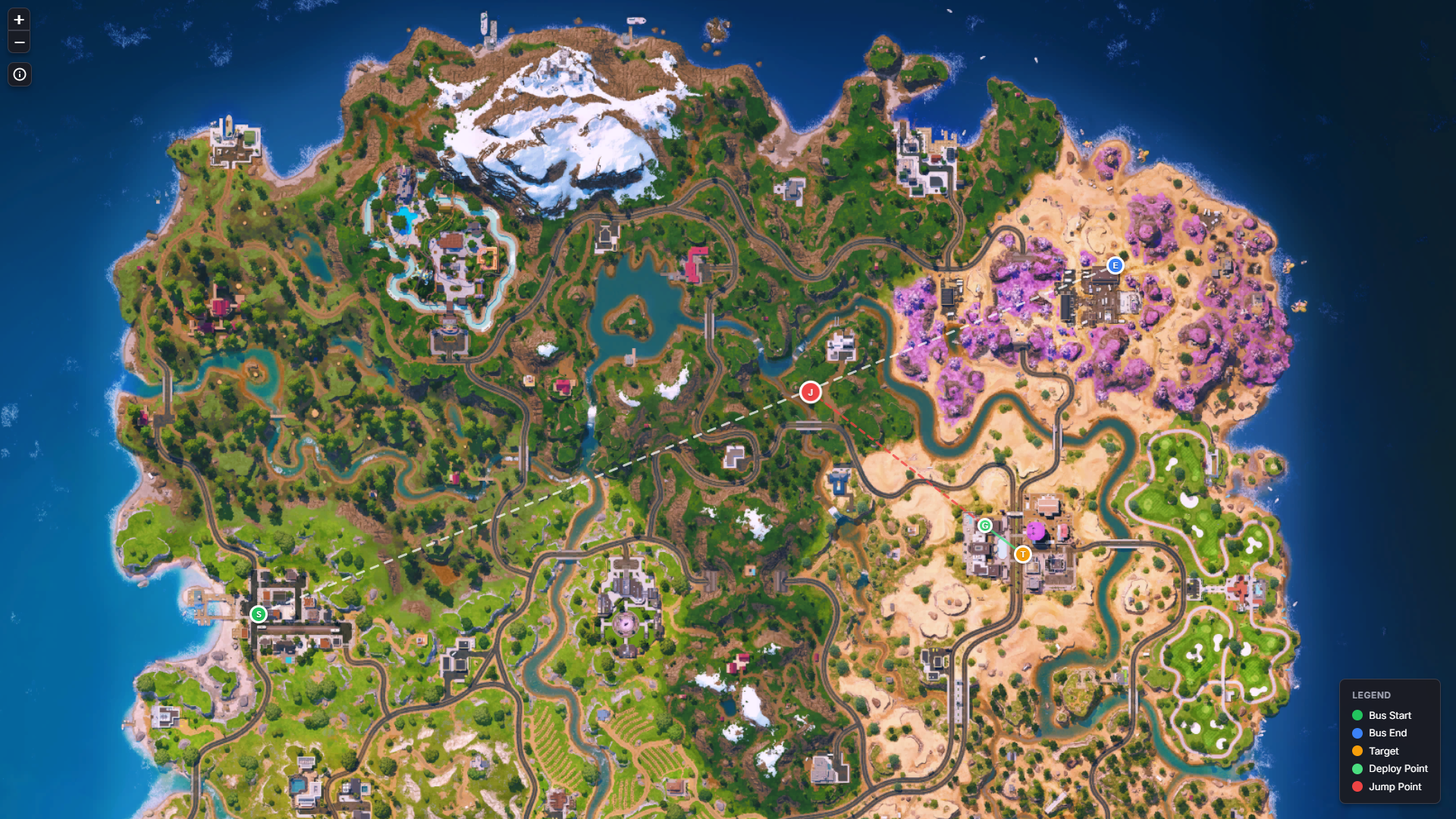
Task: Select the green Bus Start marker S
Action: pos(259,614)
